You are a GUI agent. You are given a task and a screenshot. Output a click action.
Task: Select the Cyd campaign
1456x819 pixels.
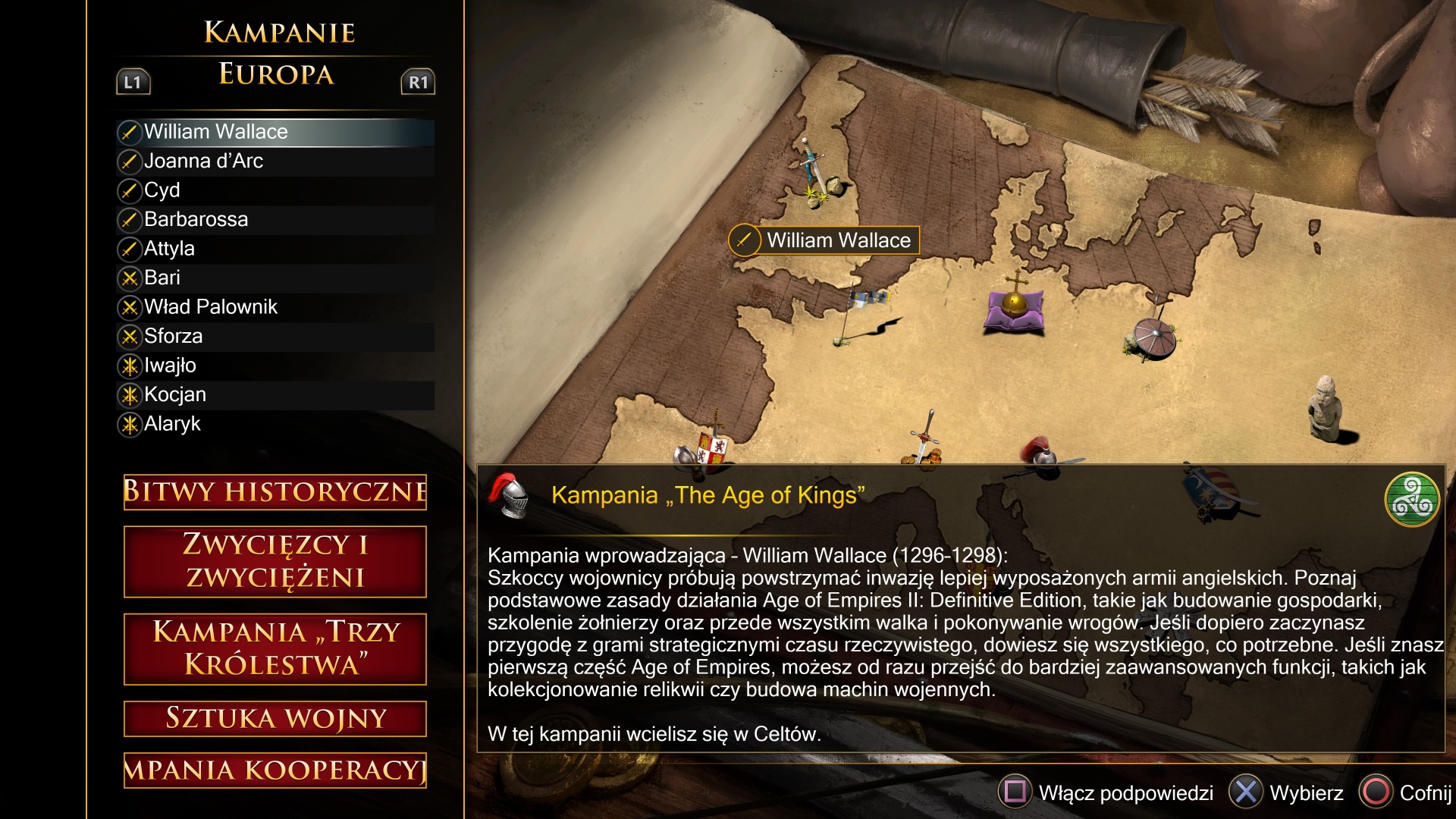(162, 190)
